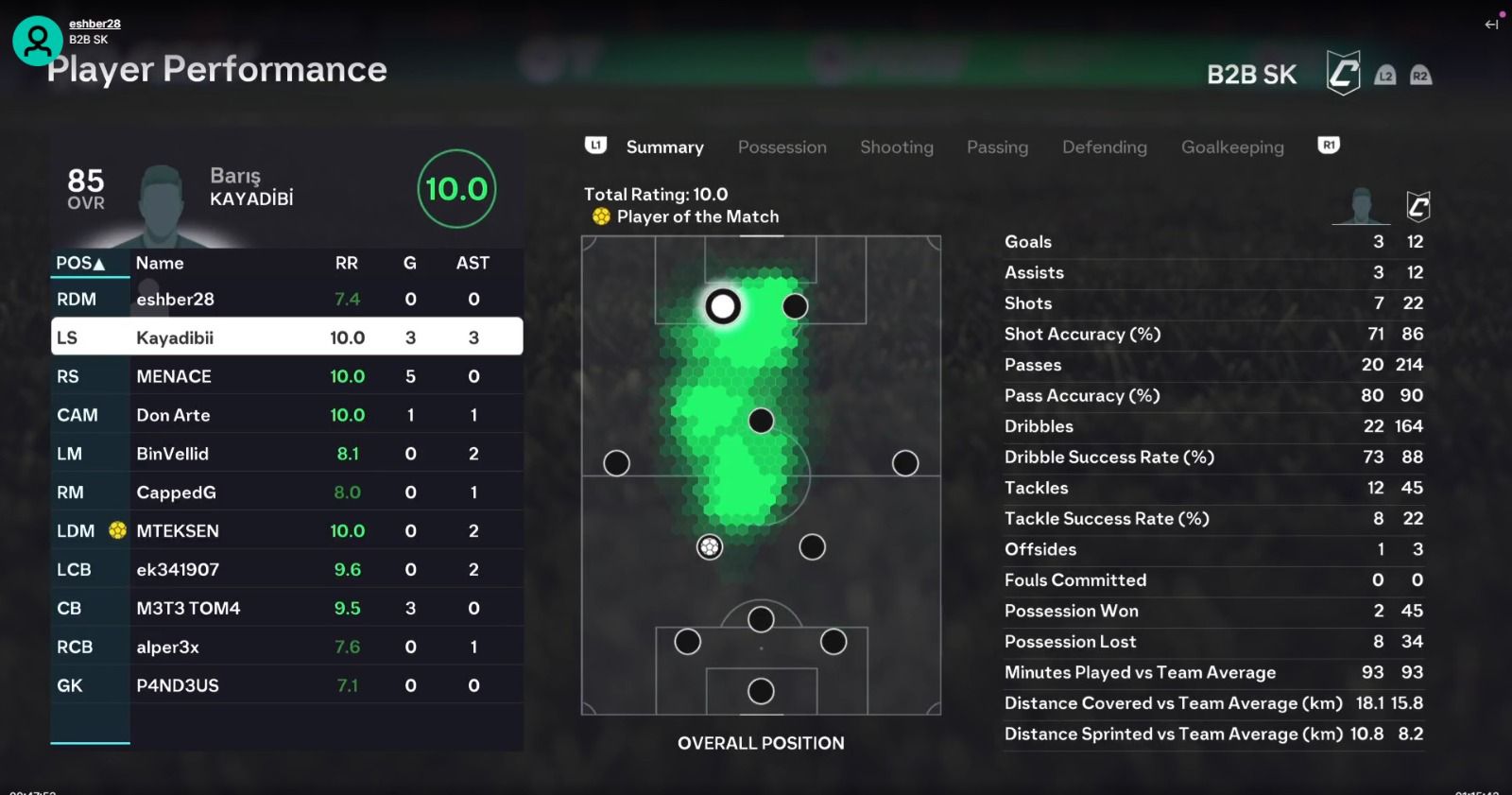Sort the list by POS column

point(80,264)
